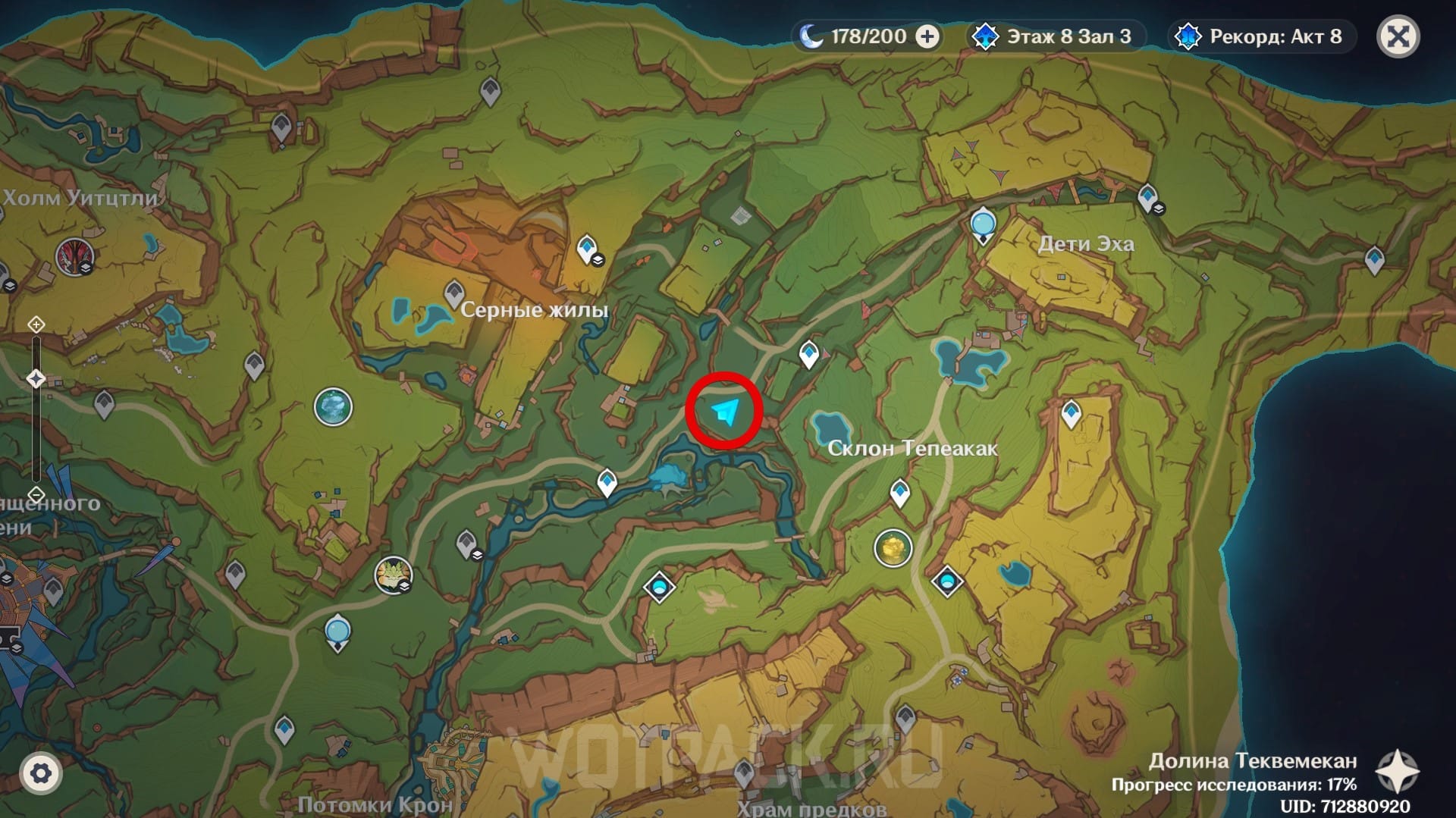Choose the teleport waypoint directly below 'Склон Тепеакак'
1456x818 pixels.
click(x=900, y=493)
